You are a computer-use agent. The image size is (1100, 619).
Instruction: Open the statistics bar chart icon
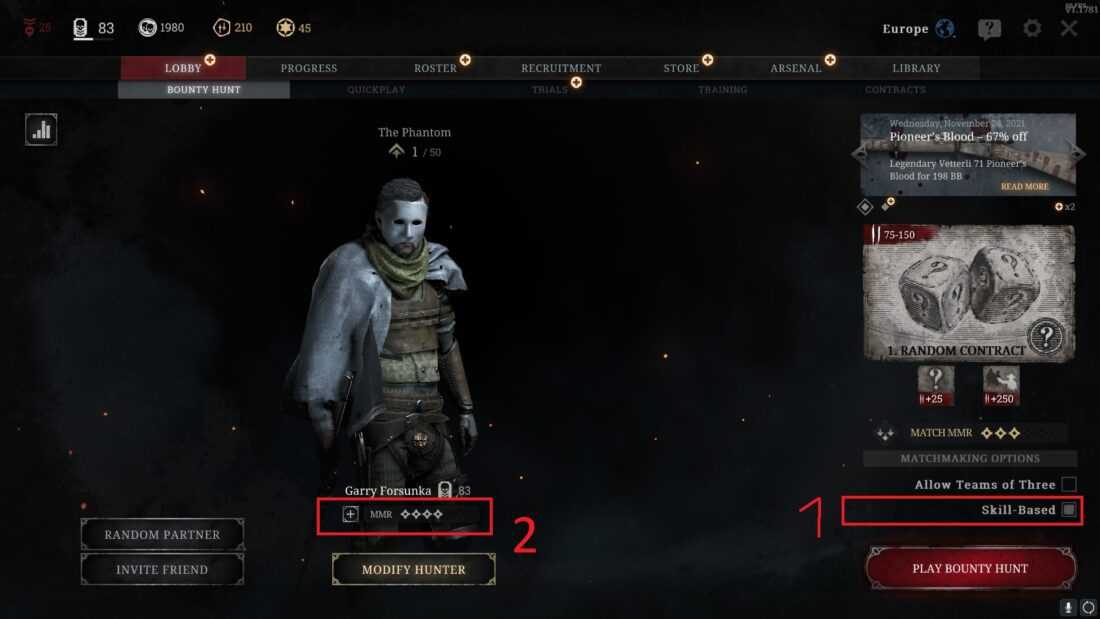[41, 129]
